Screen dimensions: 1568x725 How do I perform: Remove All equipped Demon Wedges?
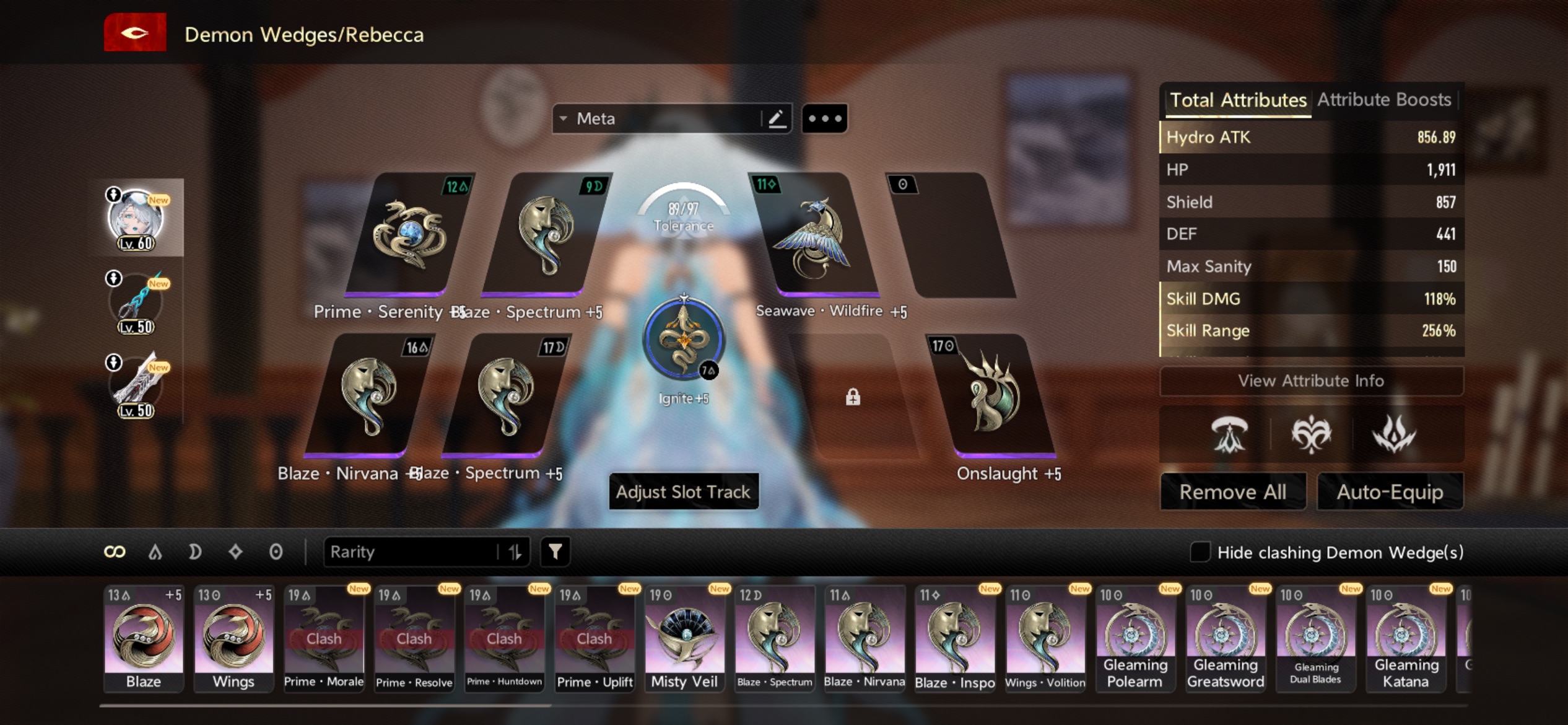tap(1232, 492)
